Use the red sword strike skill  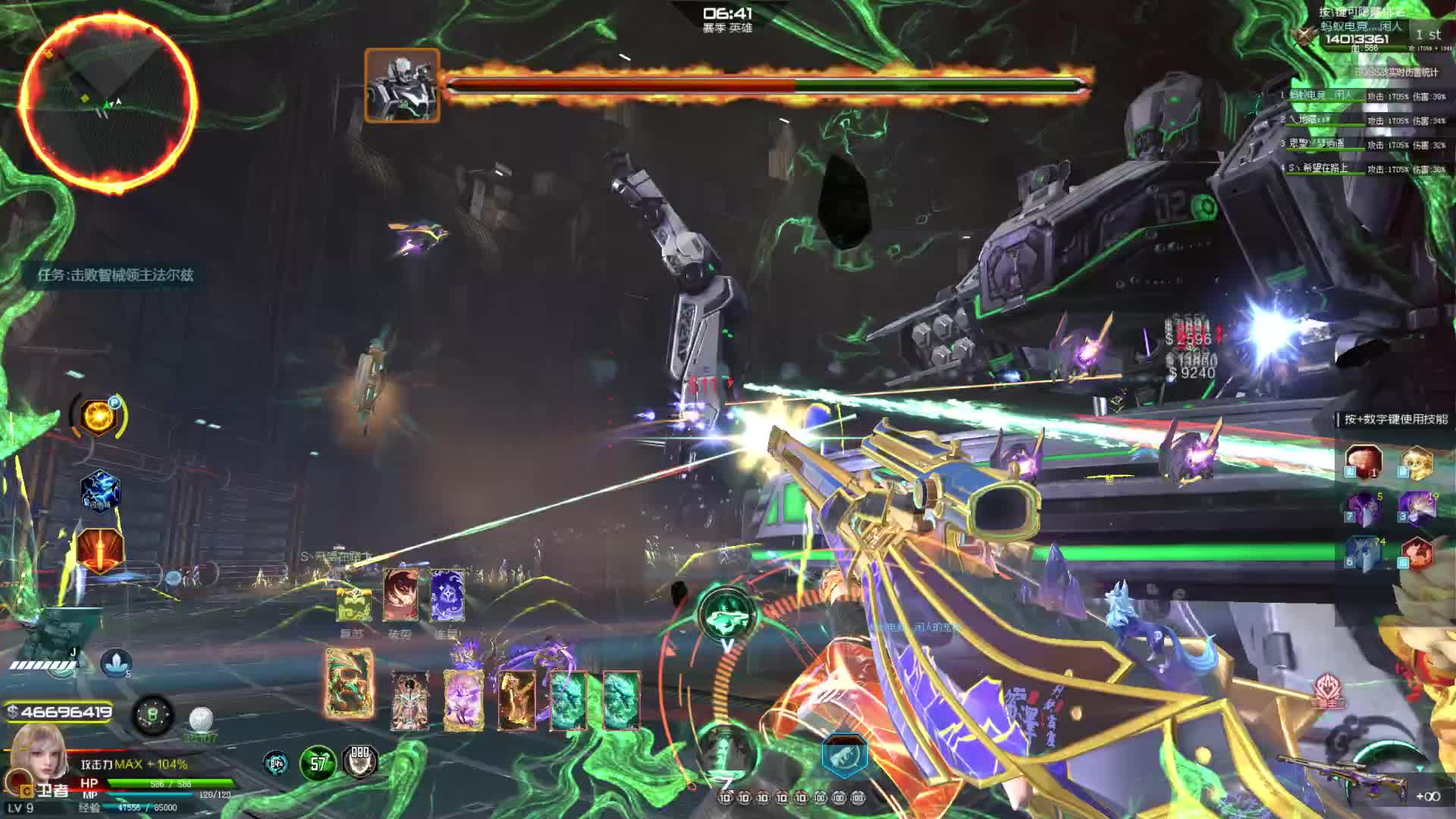100,551
